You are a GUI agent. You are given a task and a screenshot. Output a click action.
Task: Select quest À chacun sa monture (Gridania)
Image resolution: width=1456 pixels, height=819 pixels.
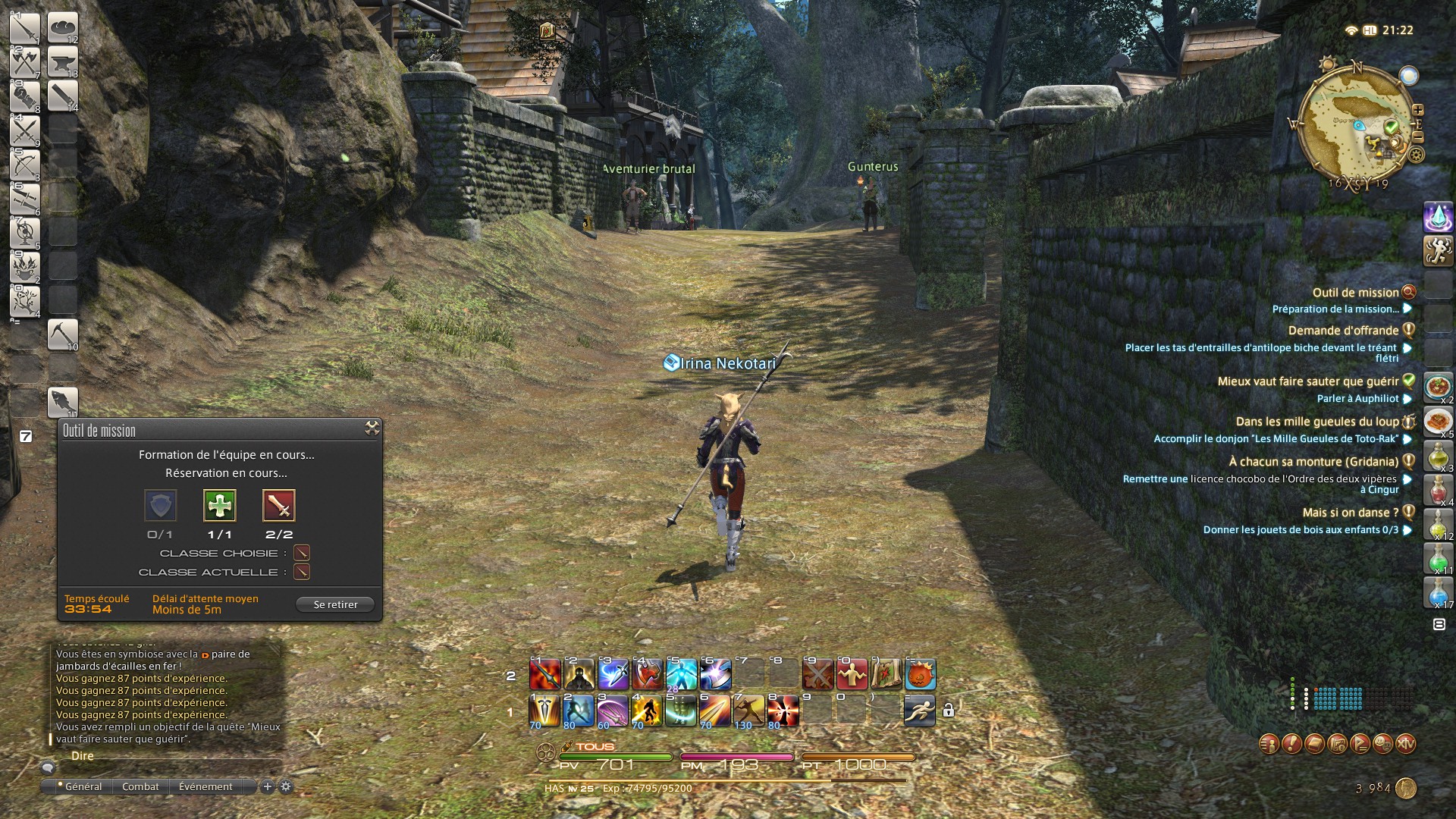1313,462
